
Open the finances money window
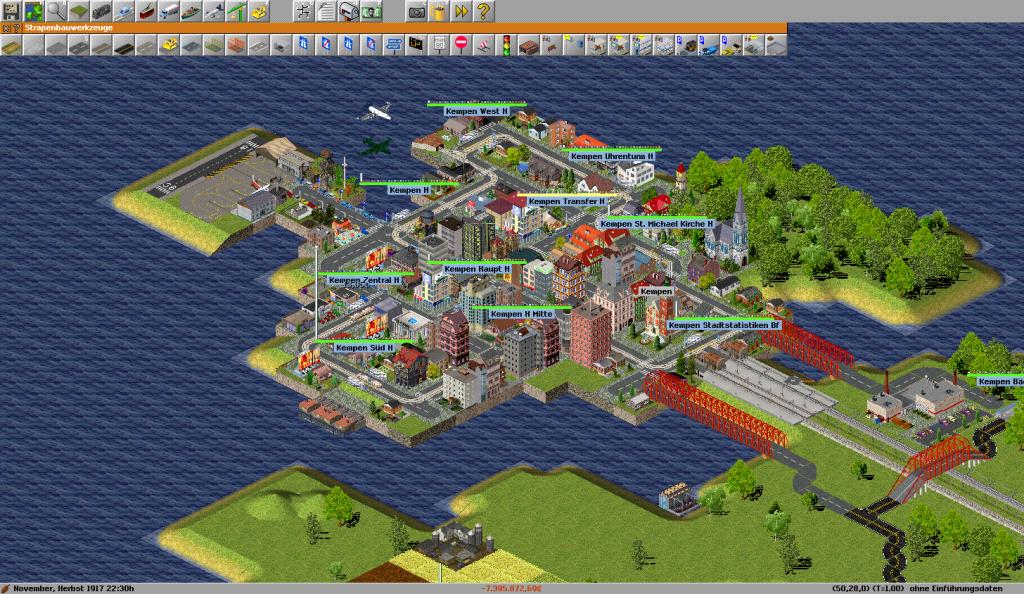pos(372,11)
